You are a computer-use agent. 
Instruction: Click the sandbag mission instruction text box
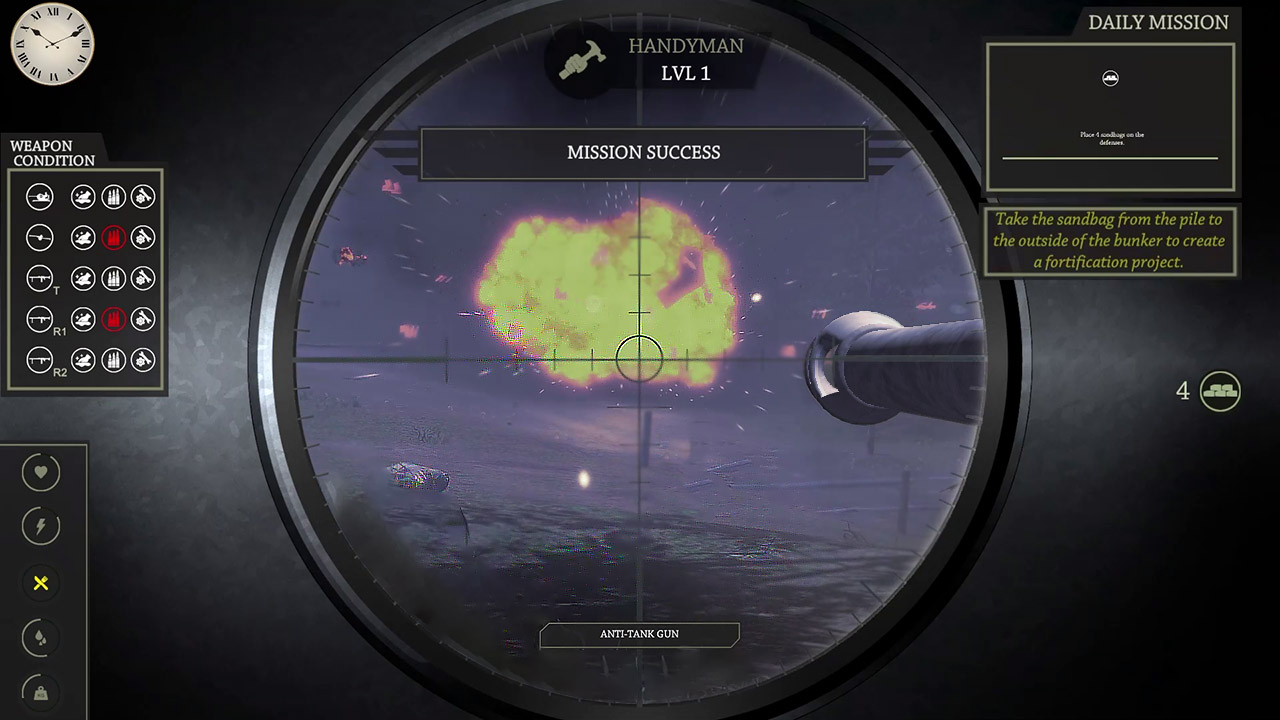coord(1110,240)
